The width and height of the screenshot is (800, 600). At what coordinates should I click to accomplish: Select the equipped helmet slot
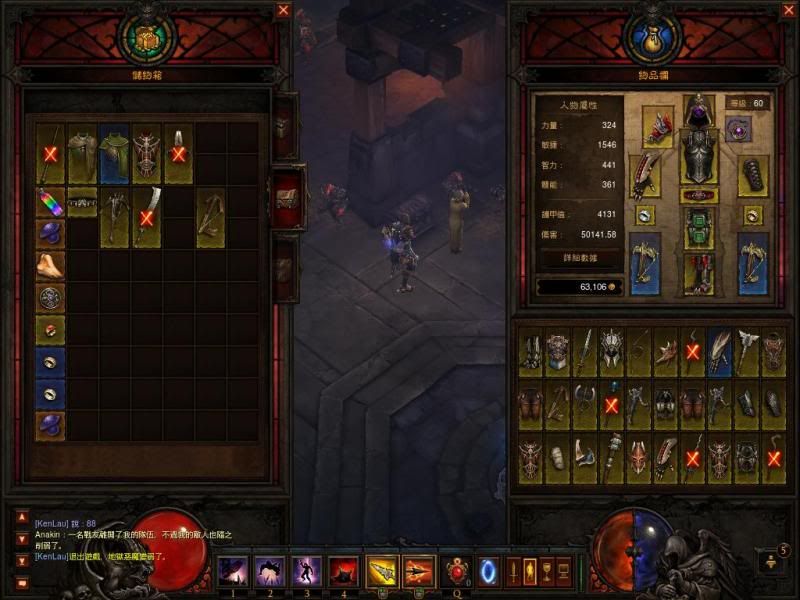[x=699, y=110]
